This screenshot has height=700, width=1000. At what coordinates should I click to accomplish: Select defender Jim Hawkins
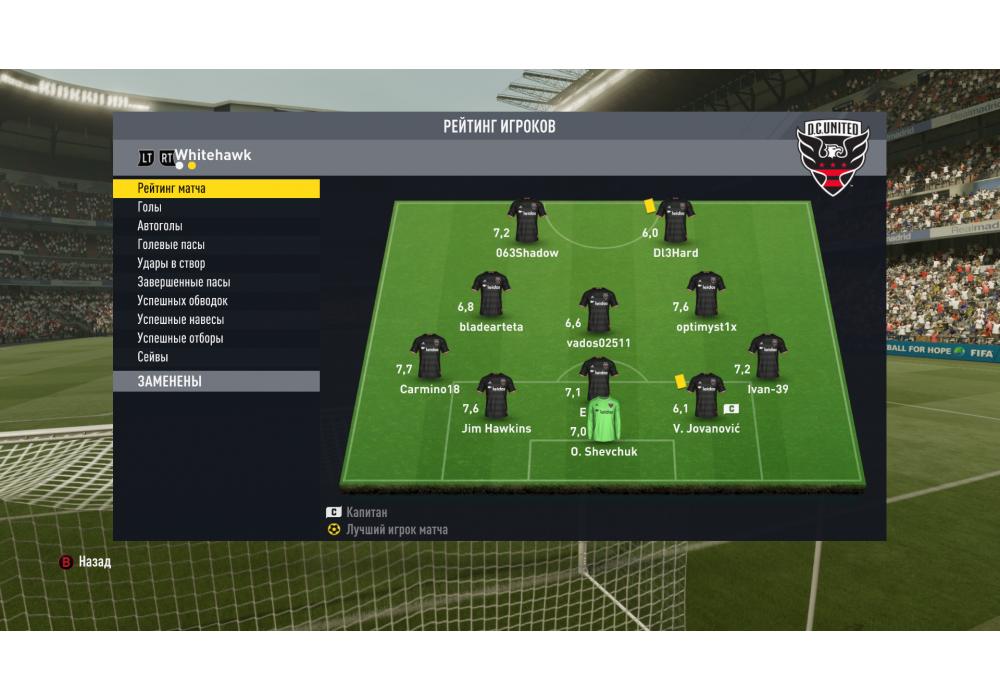(496, 396)
